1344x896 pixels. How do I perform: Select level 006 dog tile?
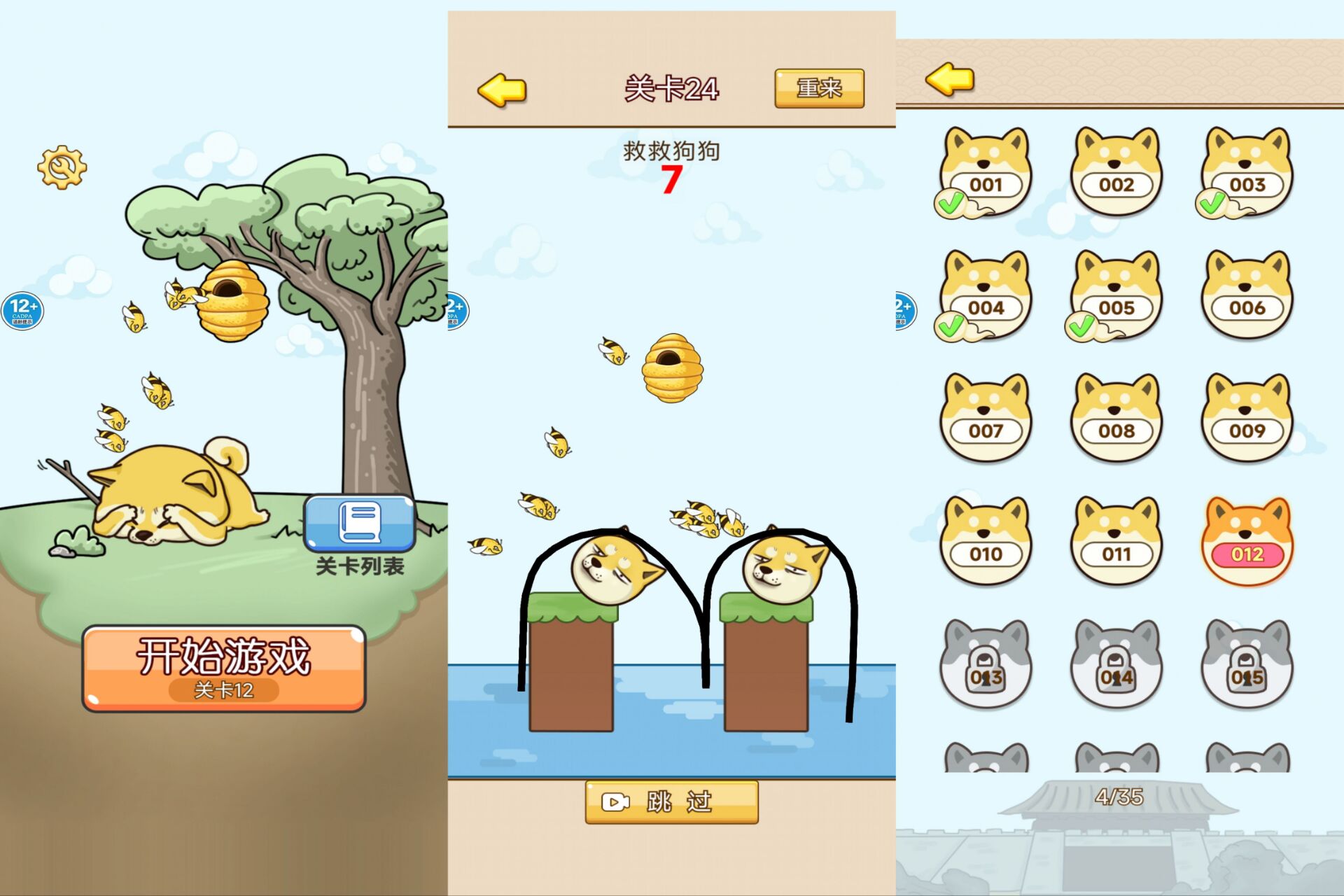tap(1247, 295)
